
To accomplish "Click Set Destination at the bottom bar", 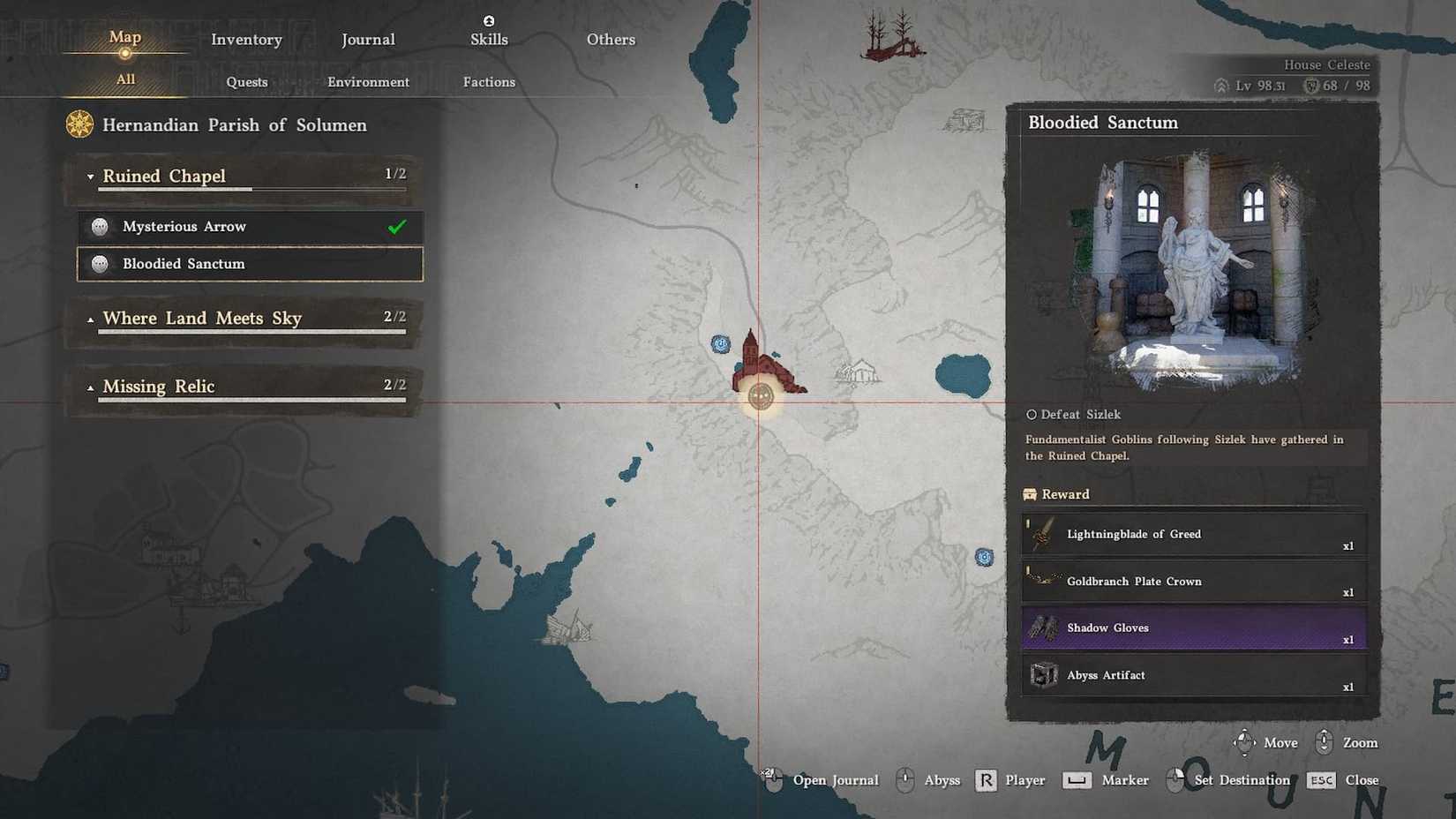I will (1241, 780).
